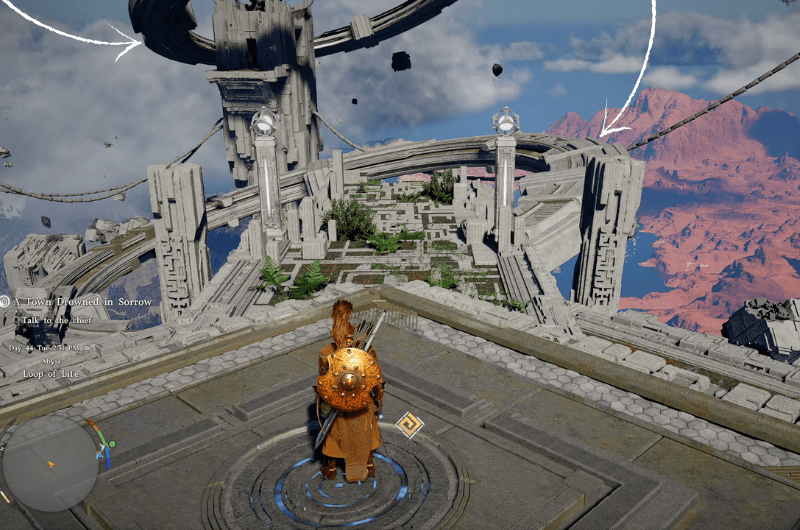Click the "Talk to the chief" objective
800x530 pixels.
click(x=57, y=320)
